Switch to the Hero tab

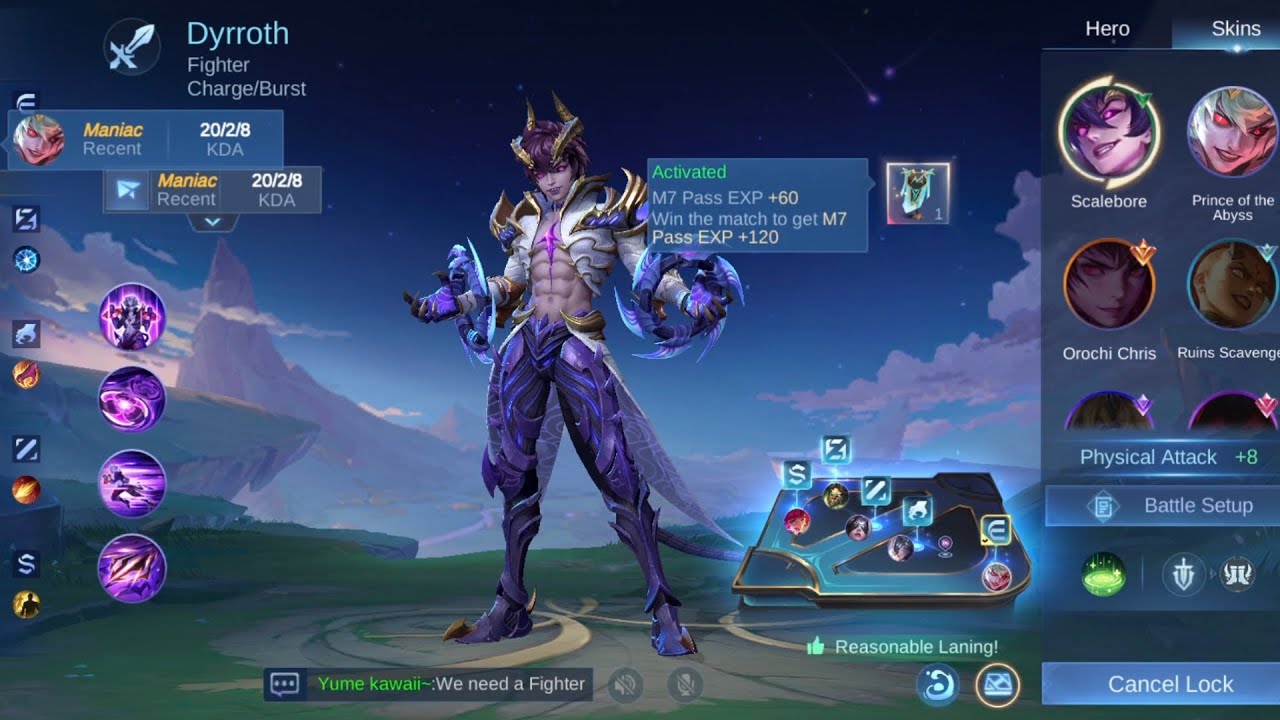[1107, 29]
